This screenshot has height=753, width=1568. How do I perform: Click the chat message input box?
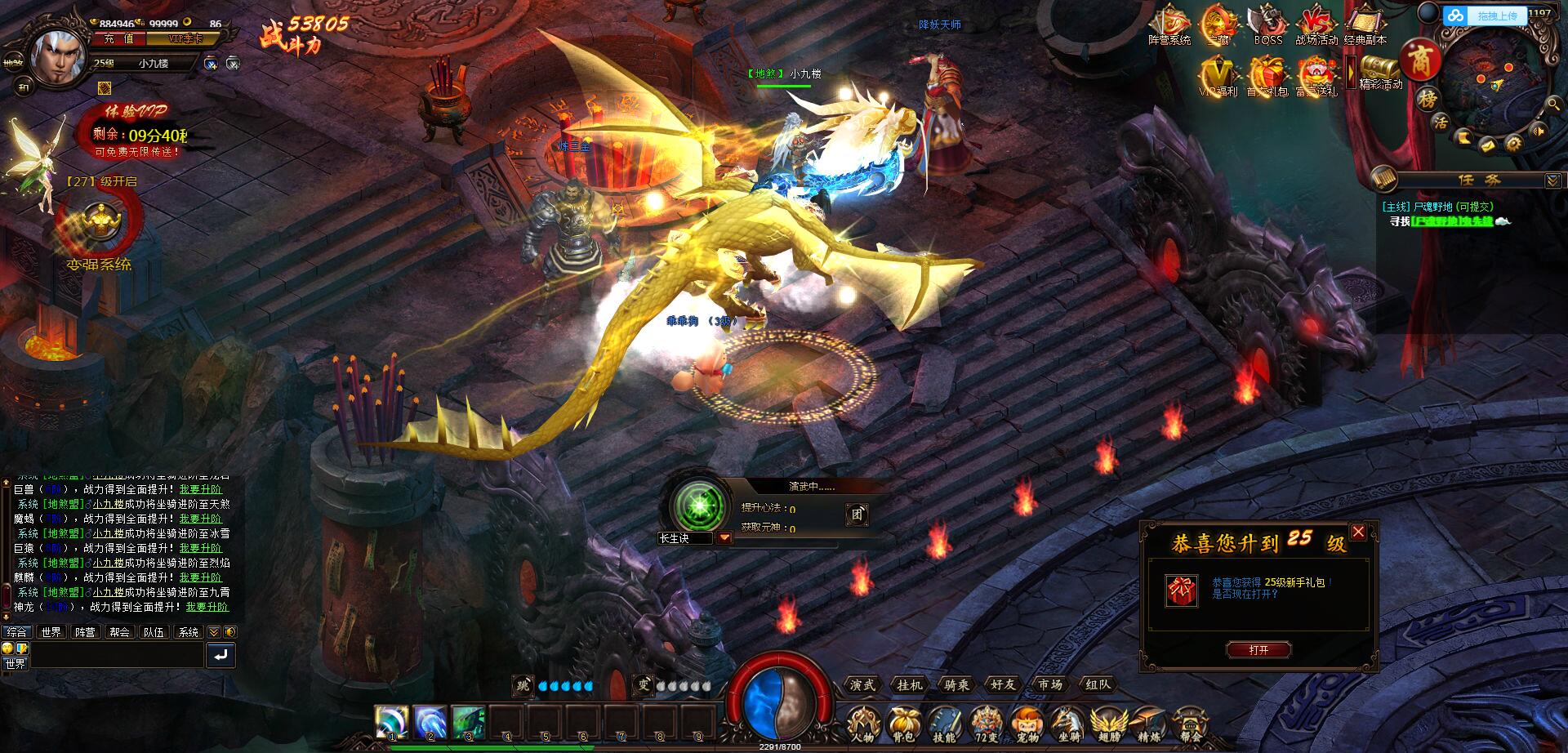click(117, 654)
